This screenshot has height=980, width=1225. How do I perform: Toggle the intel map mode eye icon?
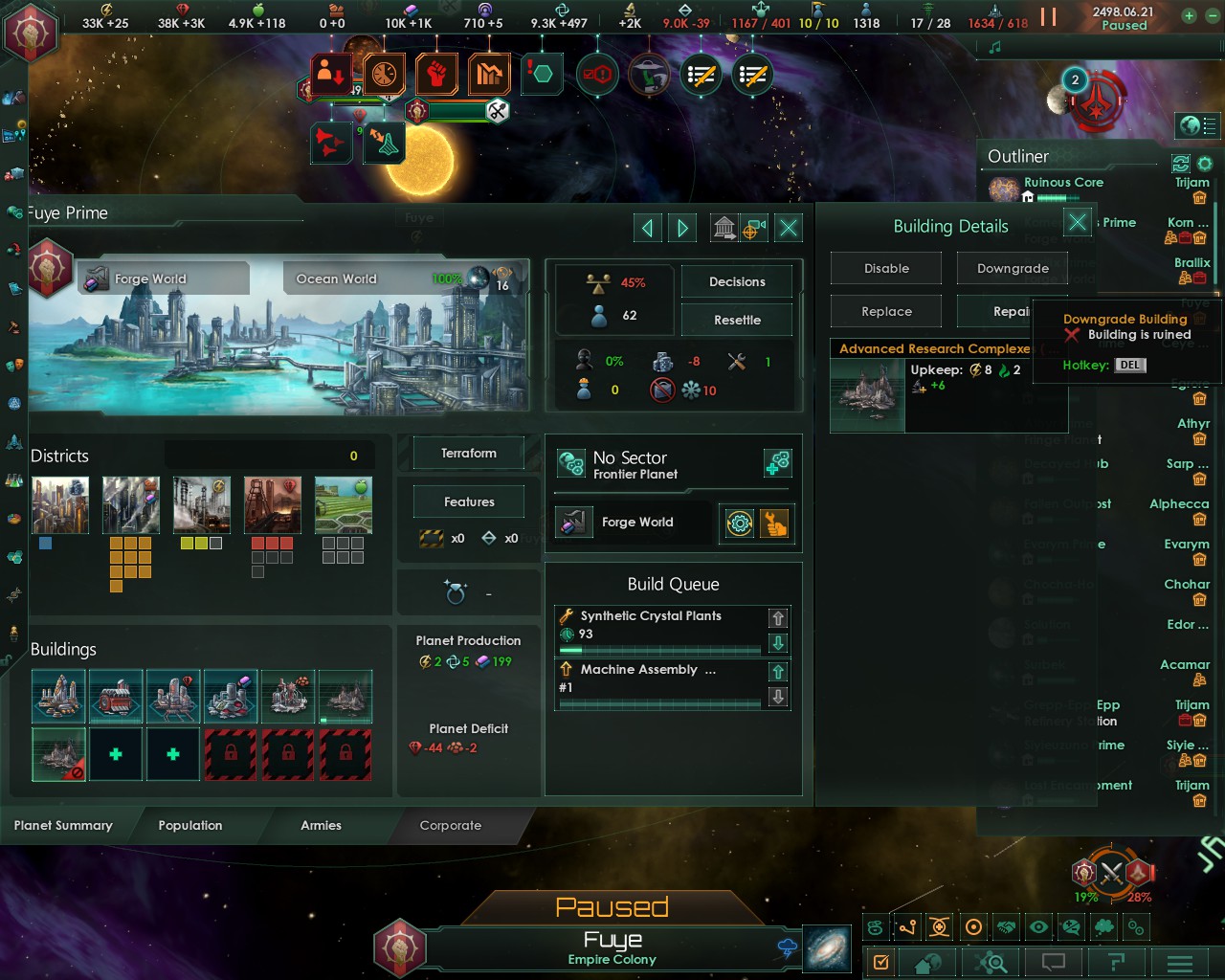coord(1038,926)
